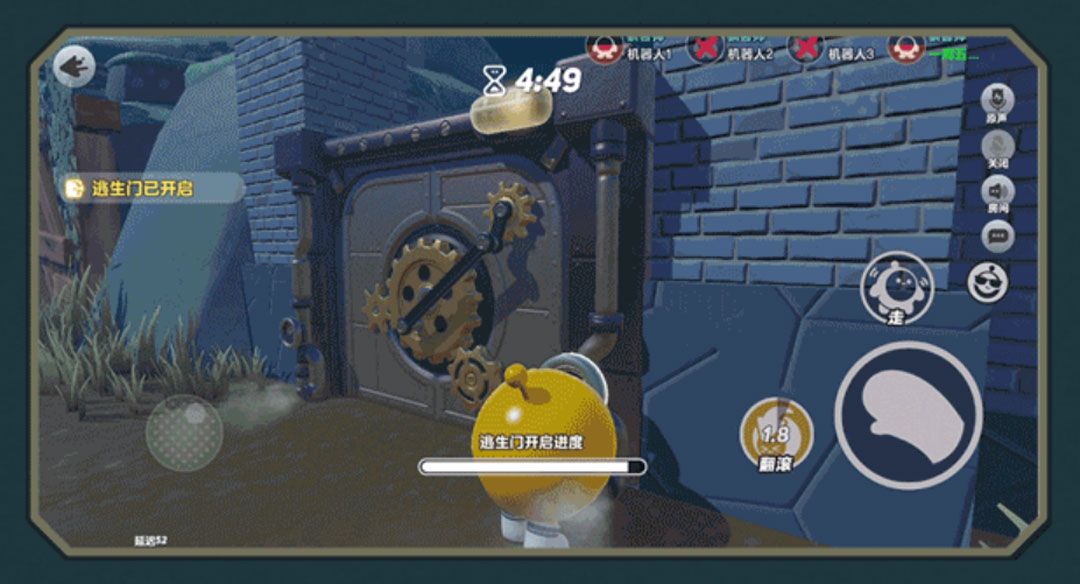
Task: Open the chat bubble button
Action: point(997,236)
